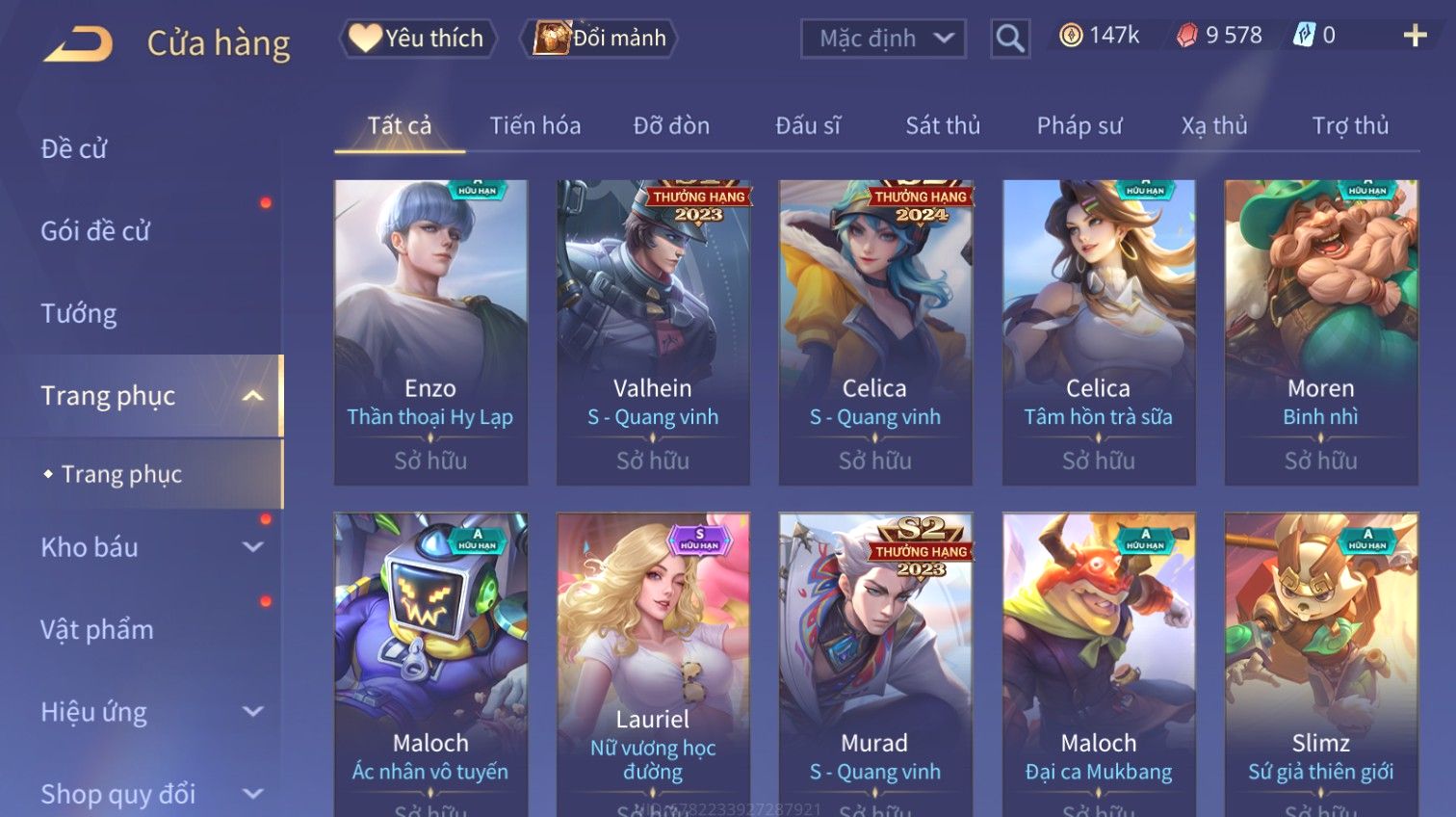Choose the Pháp sư tab

click(x=1079, y=126)
